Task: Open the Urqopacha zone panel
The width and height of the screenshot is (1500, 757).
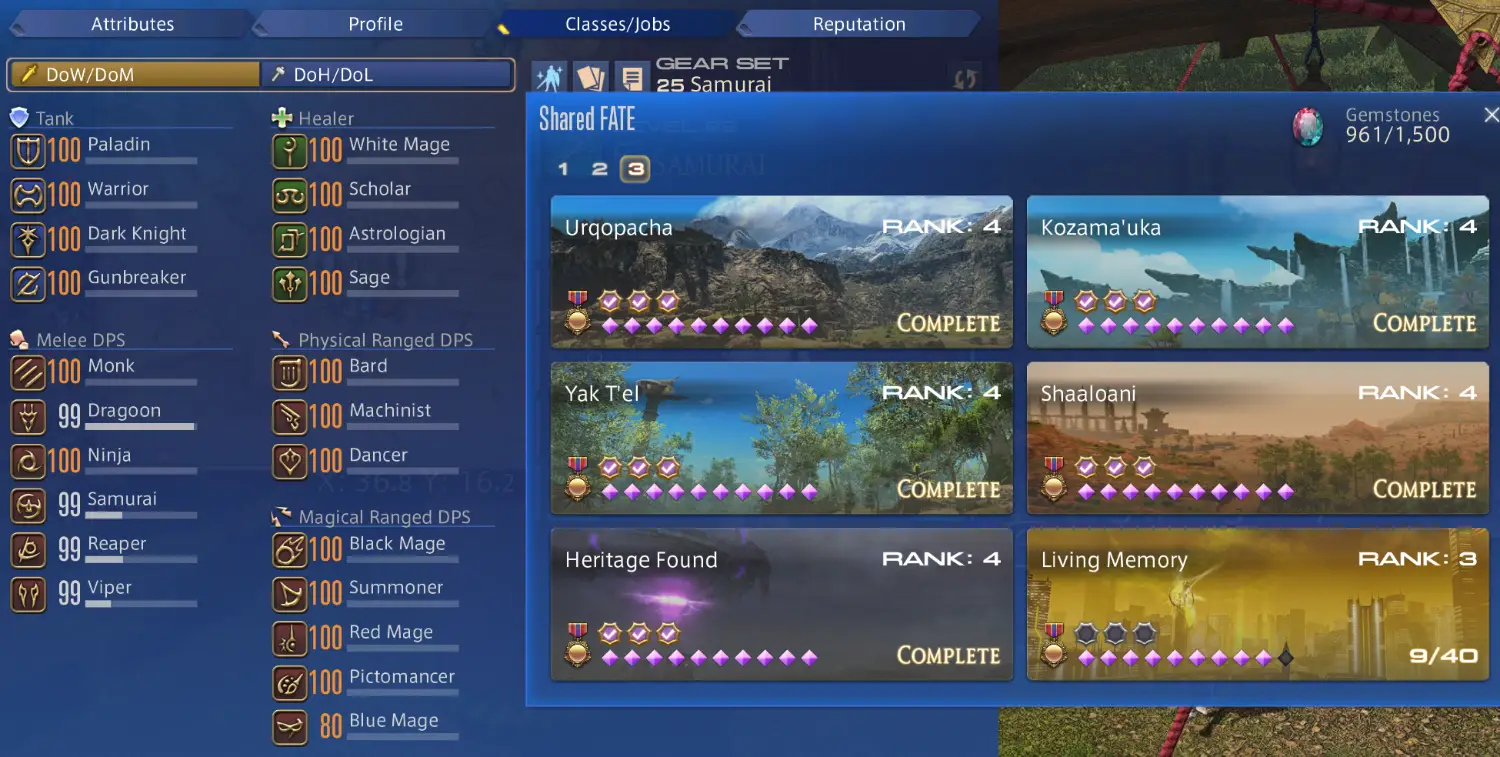Action: tap(781, 272)
